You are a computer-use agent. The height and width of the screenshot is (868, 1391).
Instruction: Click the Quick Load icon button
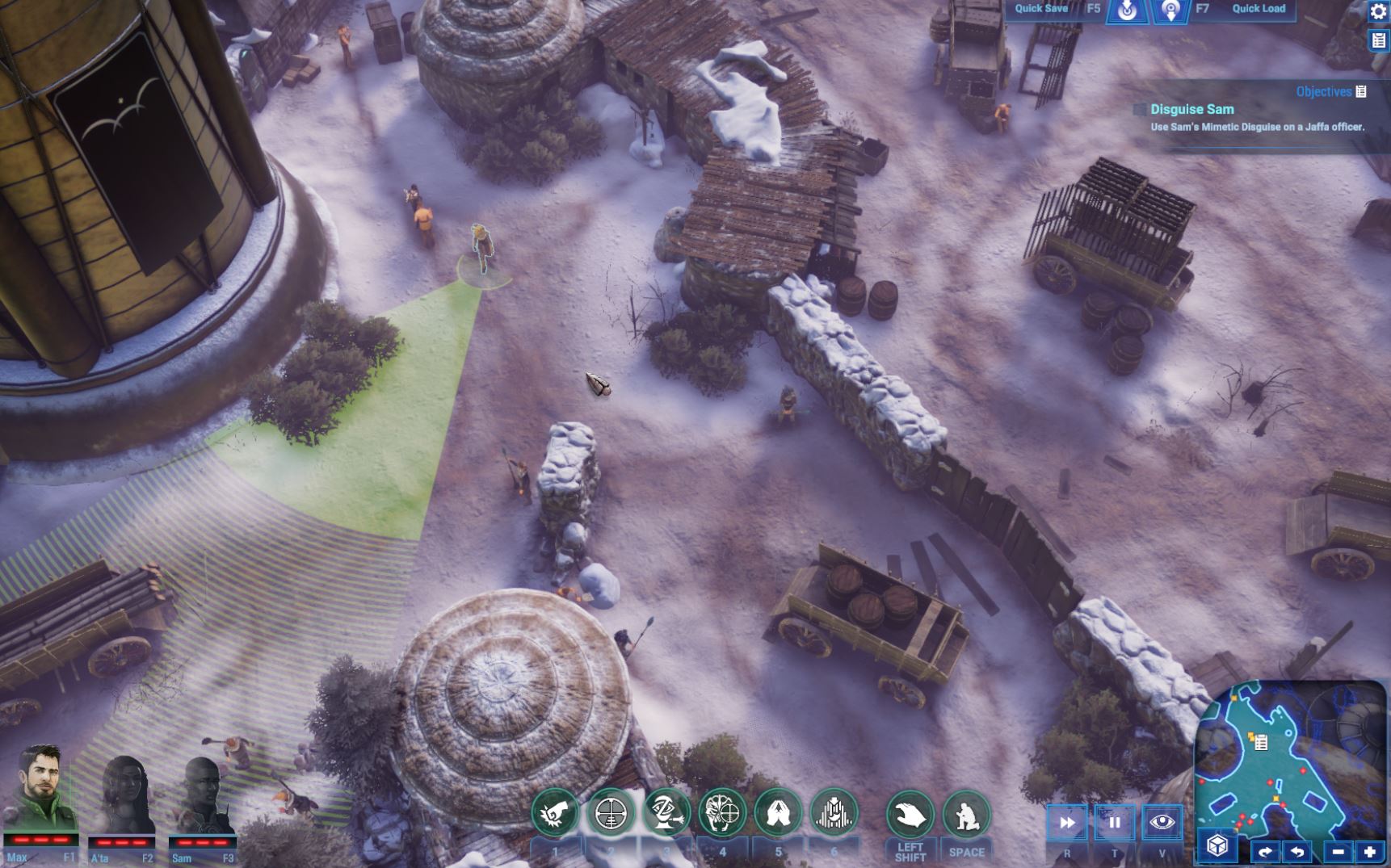1170,10
